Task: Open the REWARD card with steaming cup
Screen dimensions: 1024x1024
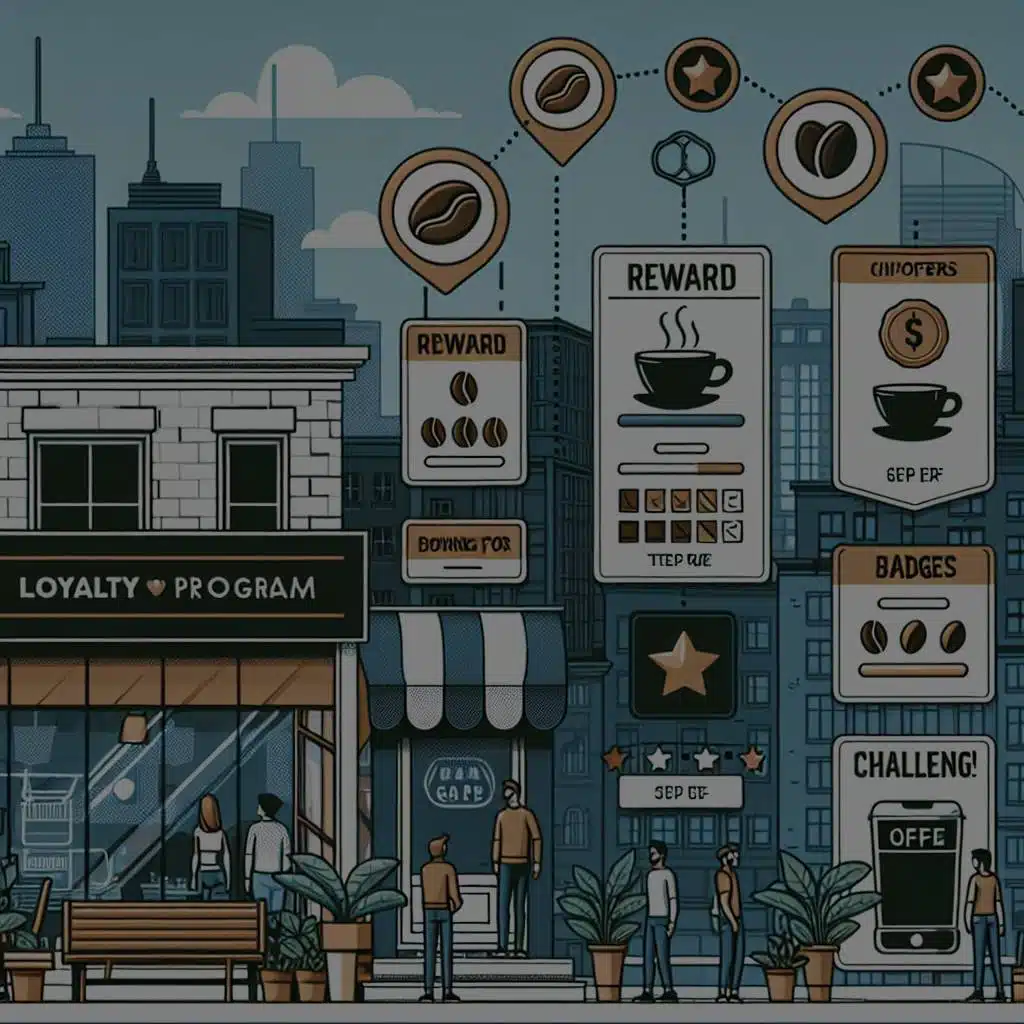Action: [x=681, y=414]
